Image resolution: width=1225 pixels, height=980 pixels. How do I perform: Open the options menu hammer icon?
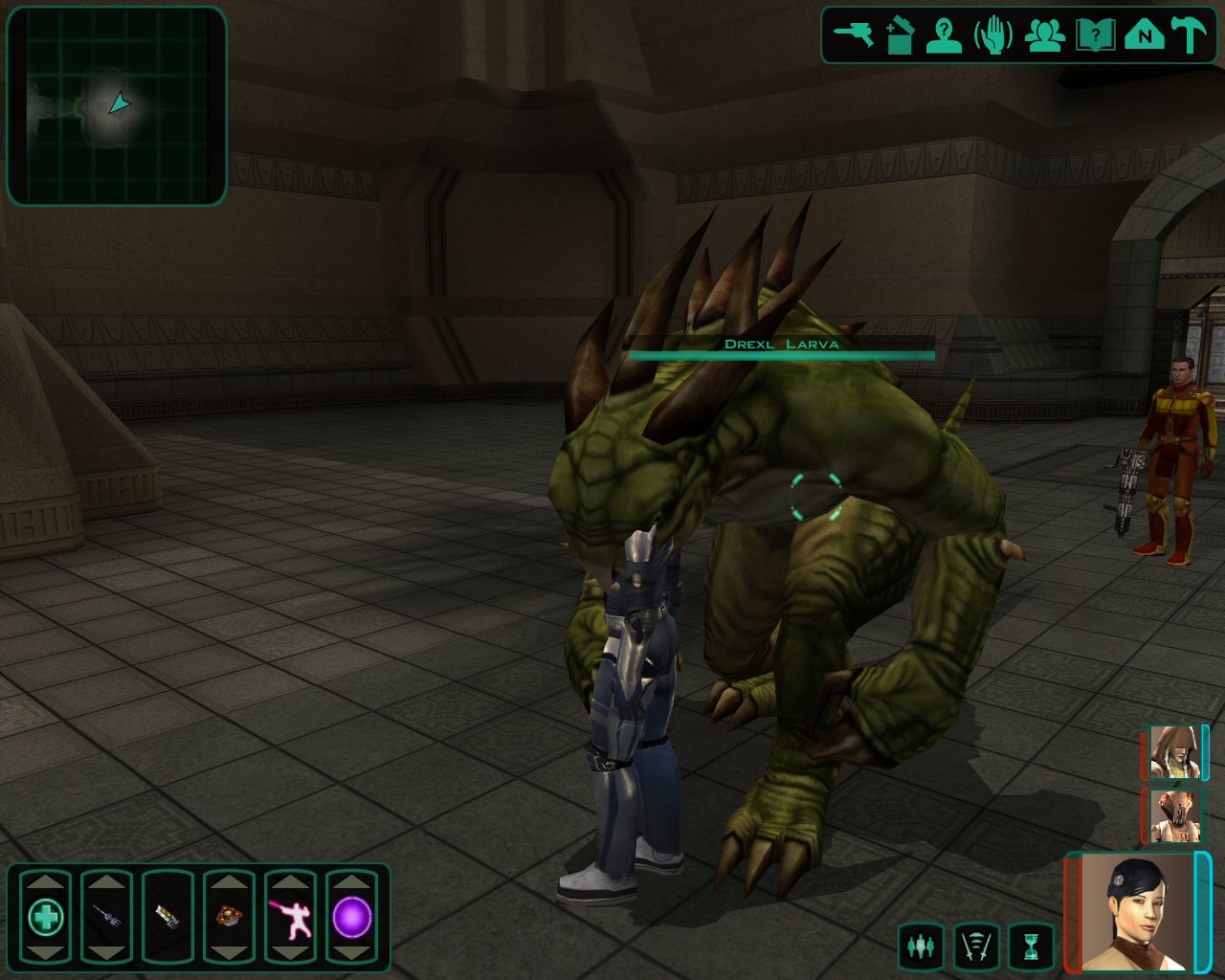click(1191, 35)
